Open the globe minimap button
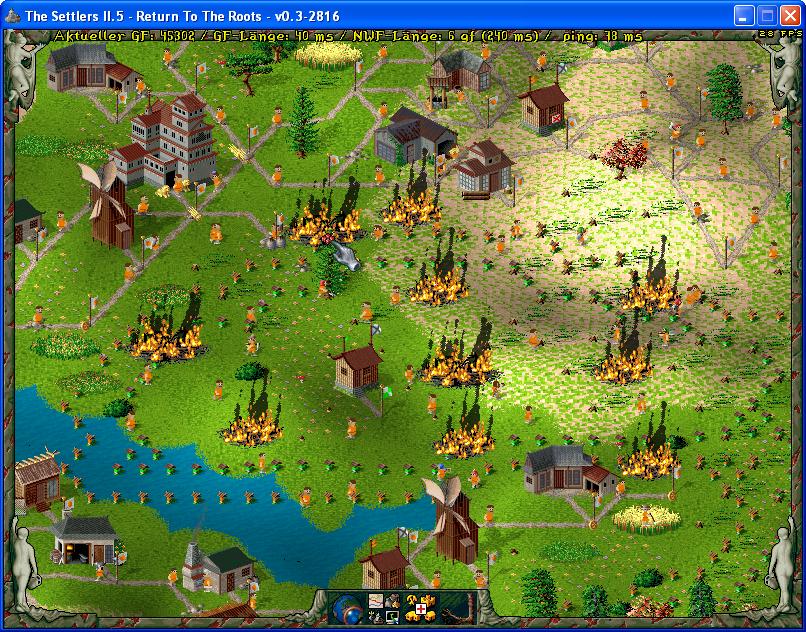This screenshot has width=806, height=632. pyautogui.click(x=349, y=609)
